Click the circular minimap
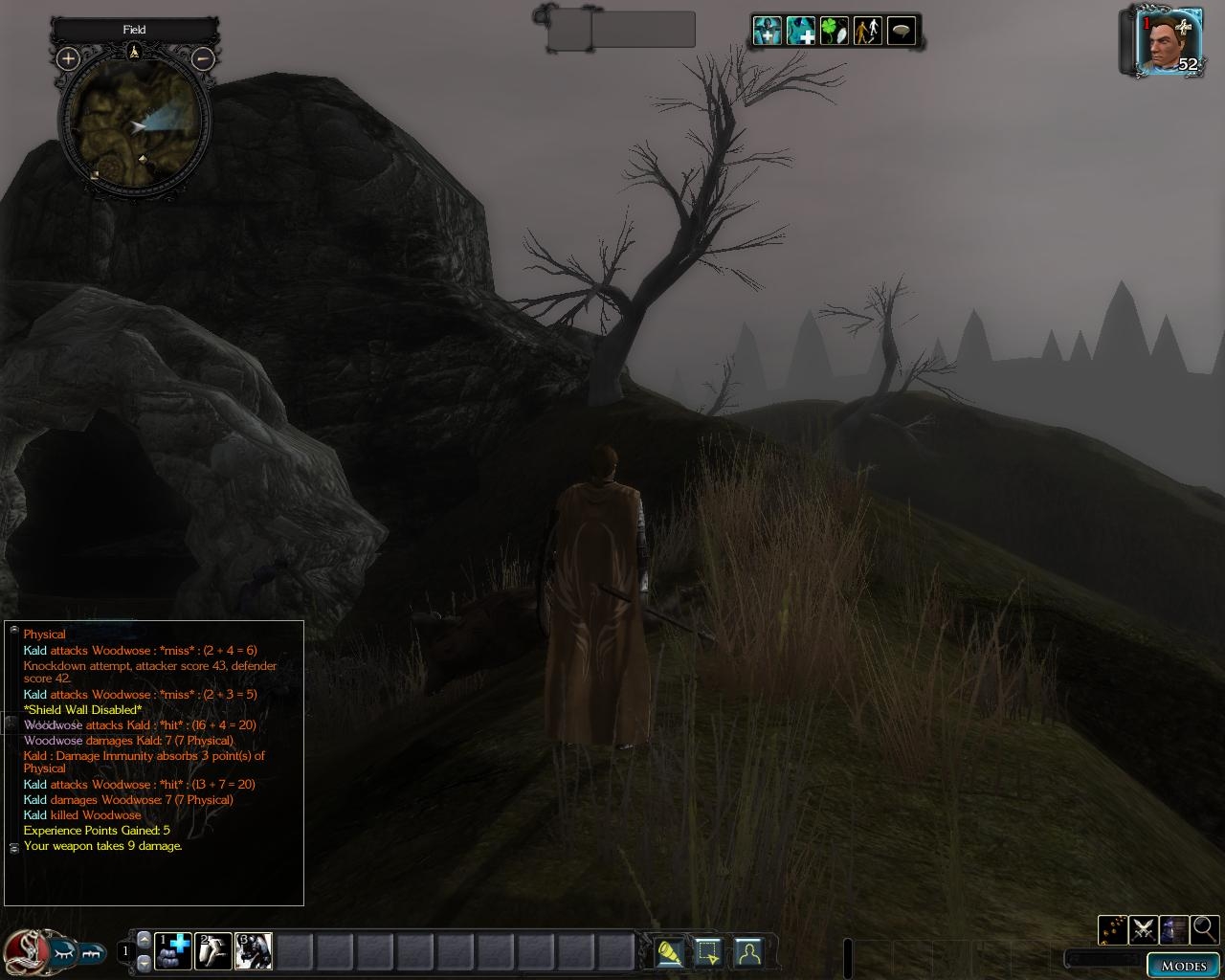1225x980 pixels. (135, 124)
